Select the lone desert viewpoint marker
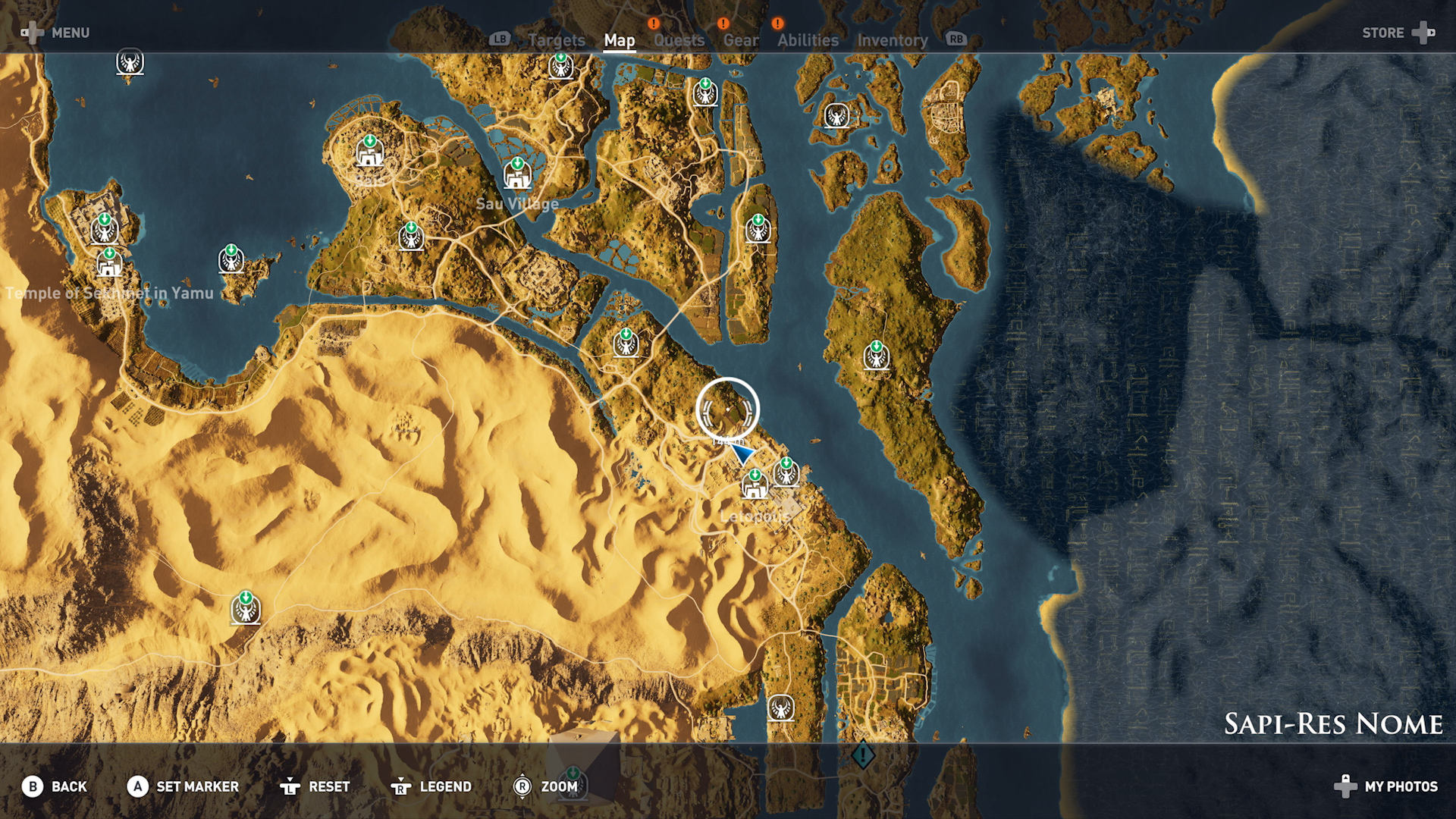 pyautogui.click(x=245, y=609)
